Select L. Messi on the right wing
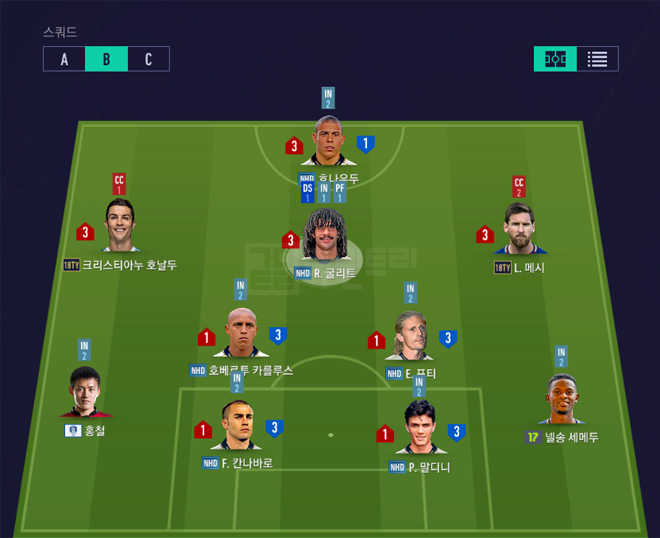The width and height of the screenshot is (660, 538). (x=520, y=230)
